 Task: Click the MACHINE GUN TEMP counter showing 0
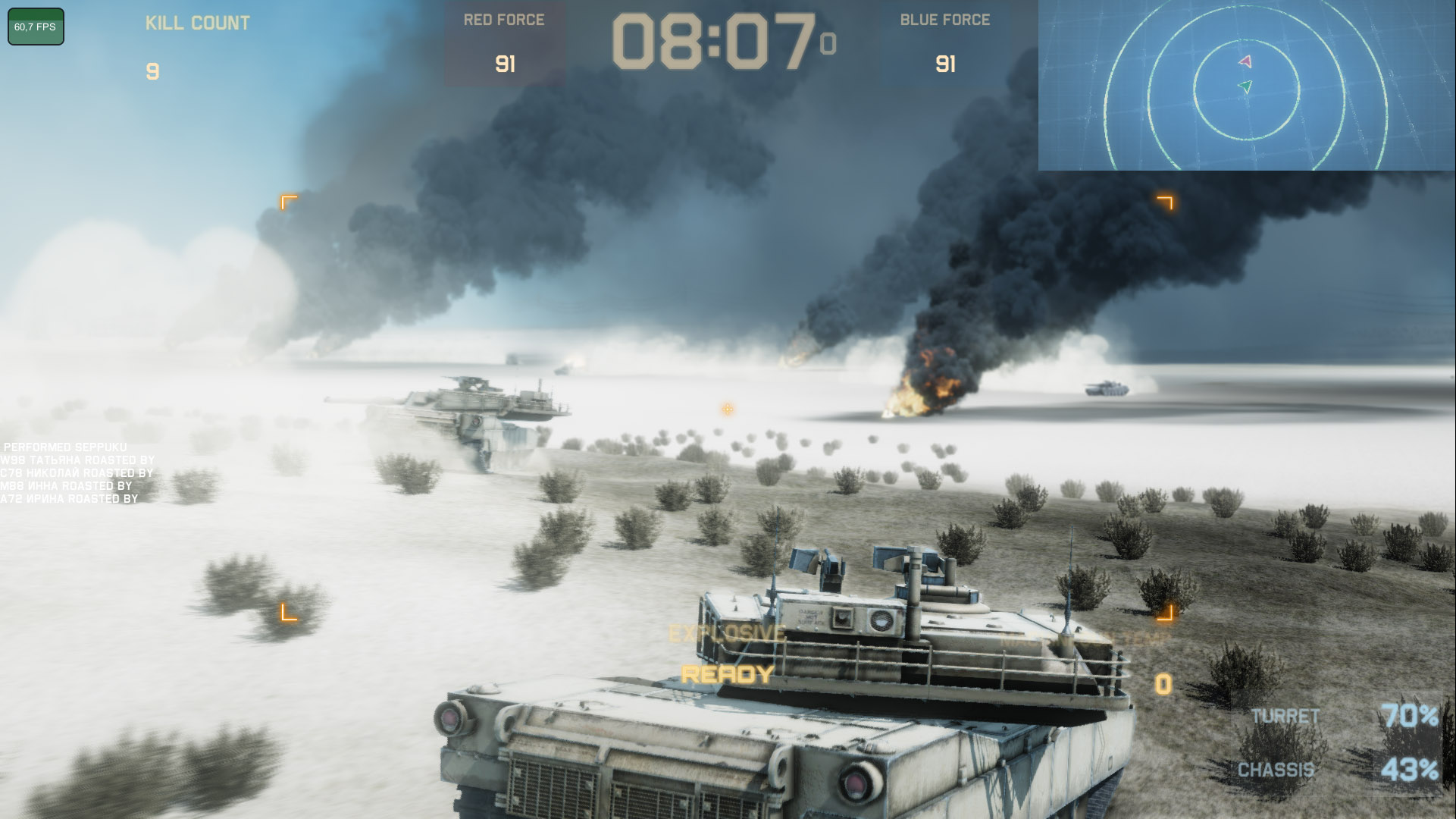(x=1163, y=682)
